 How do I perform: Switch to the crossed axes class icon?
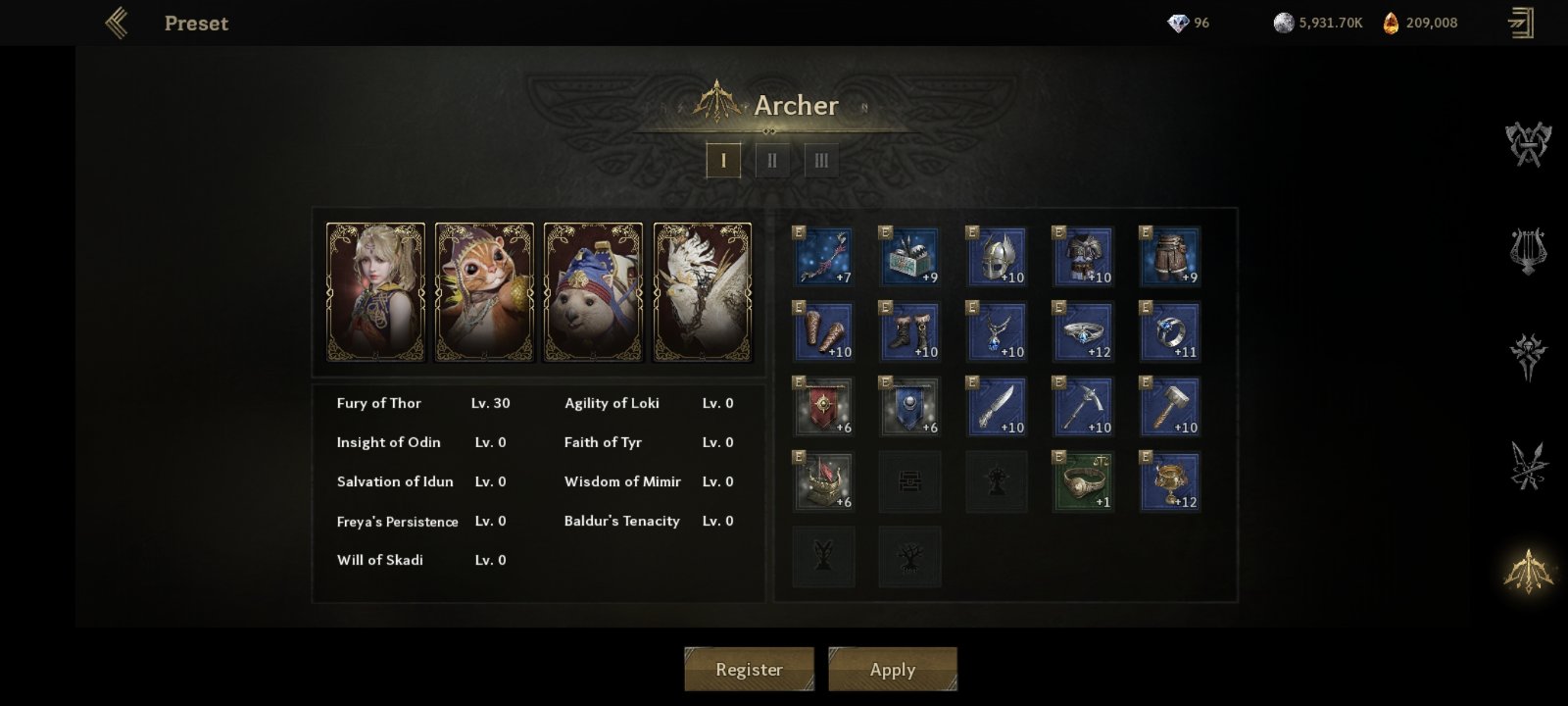point(1528,144)
